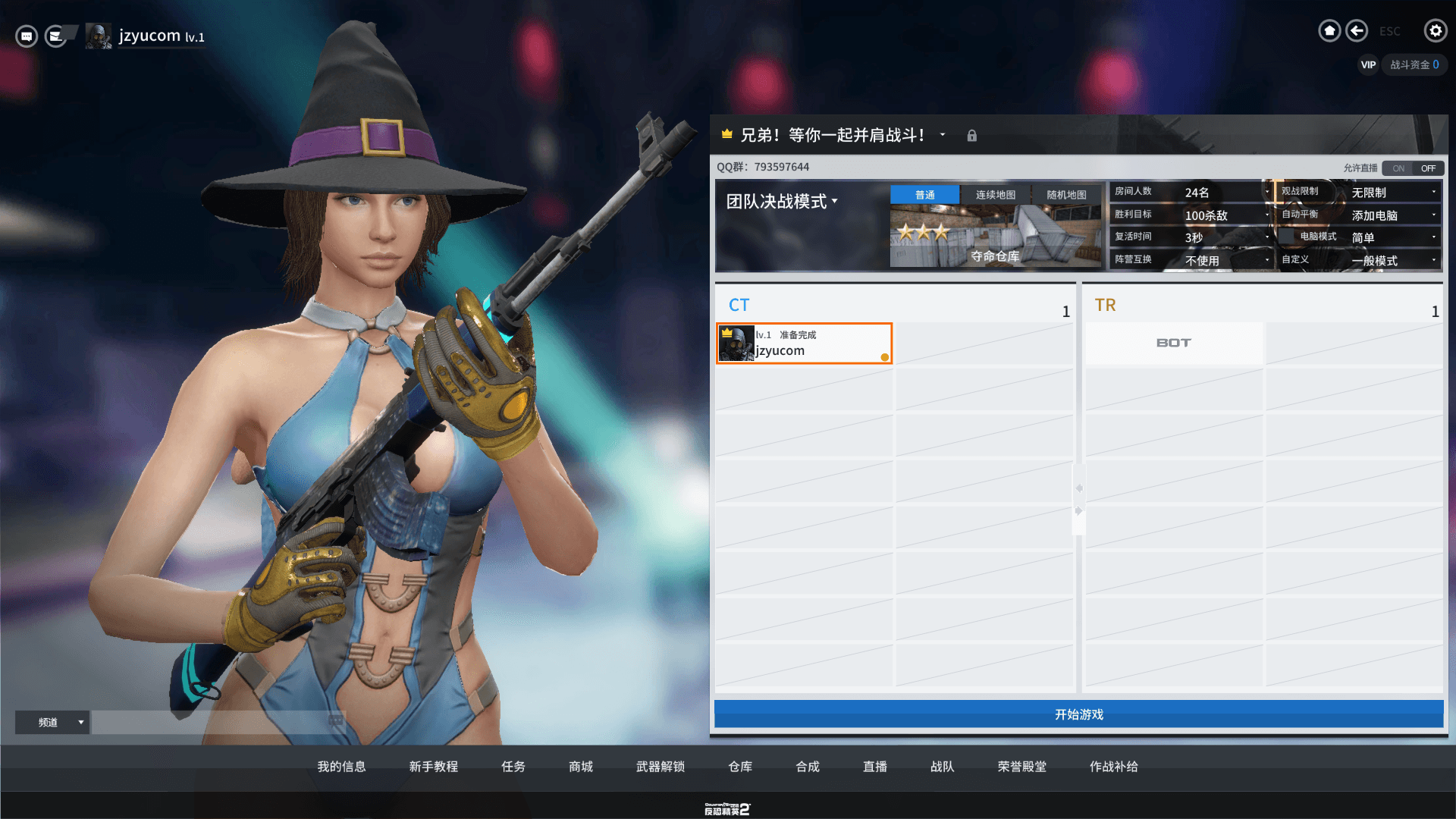Click the home icon in top-right corner
The height and width of the screenshot is (819, 1456).
pyautogui.click(x=1329, y=30)
